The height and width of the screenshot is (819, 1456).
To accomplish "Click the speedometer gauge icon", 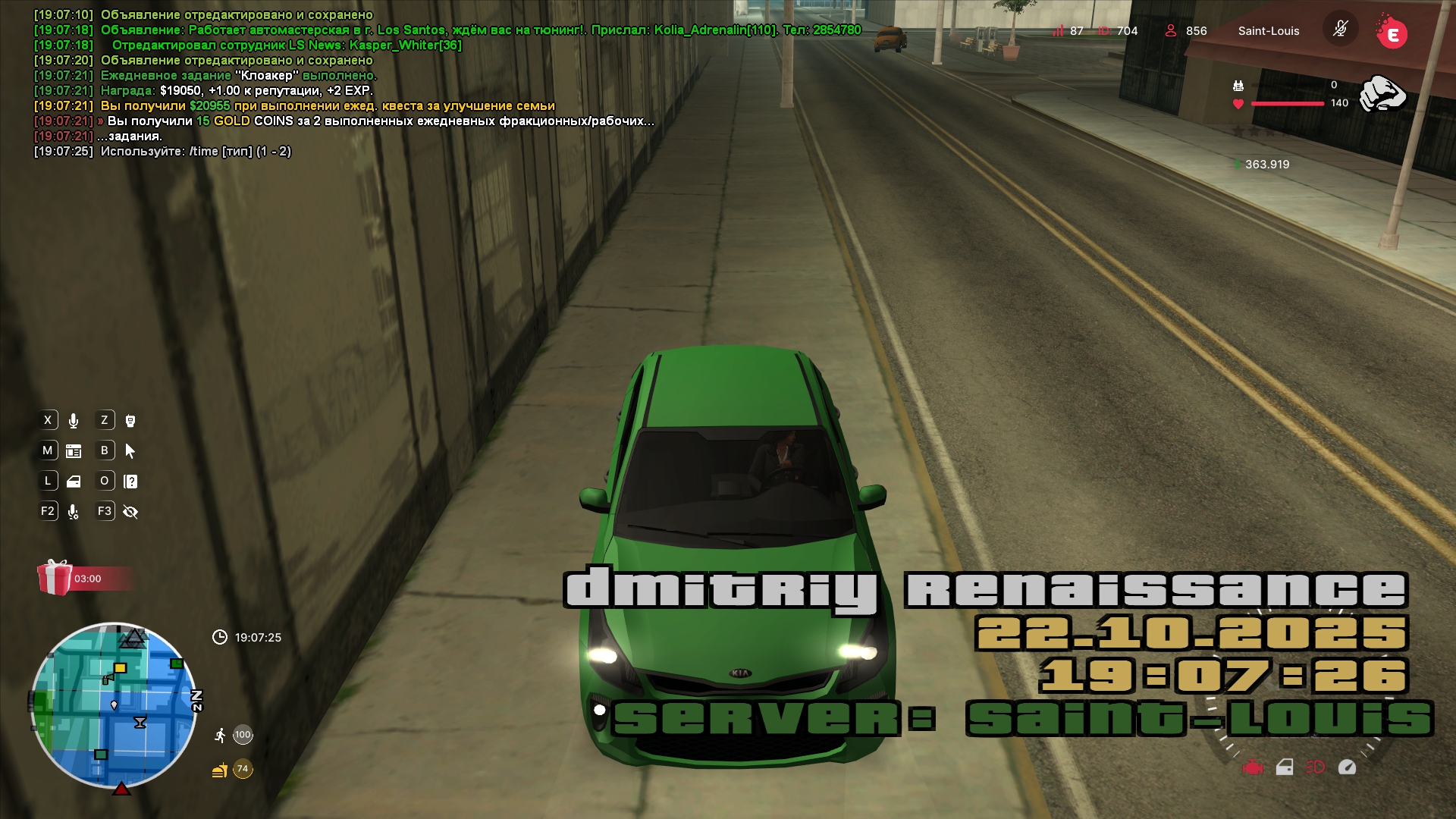I will (1347, 767).
